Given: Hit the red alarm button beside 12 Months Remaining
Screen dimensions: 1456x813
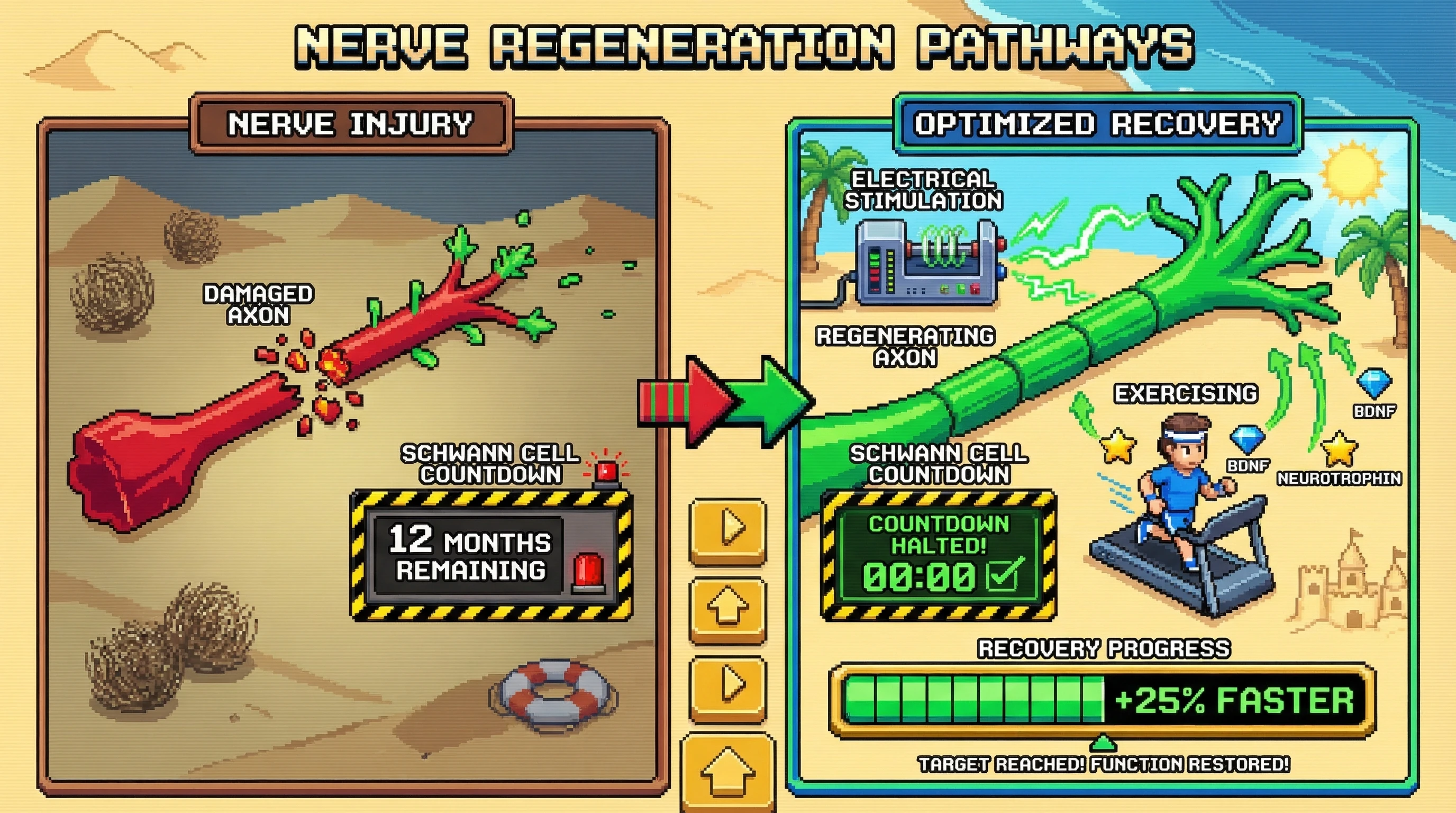Looking at the screenshot, I should pos(588,572).
